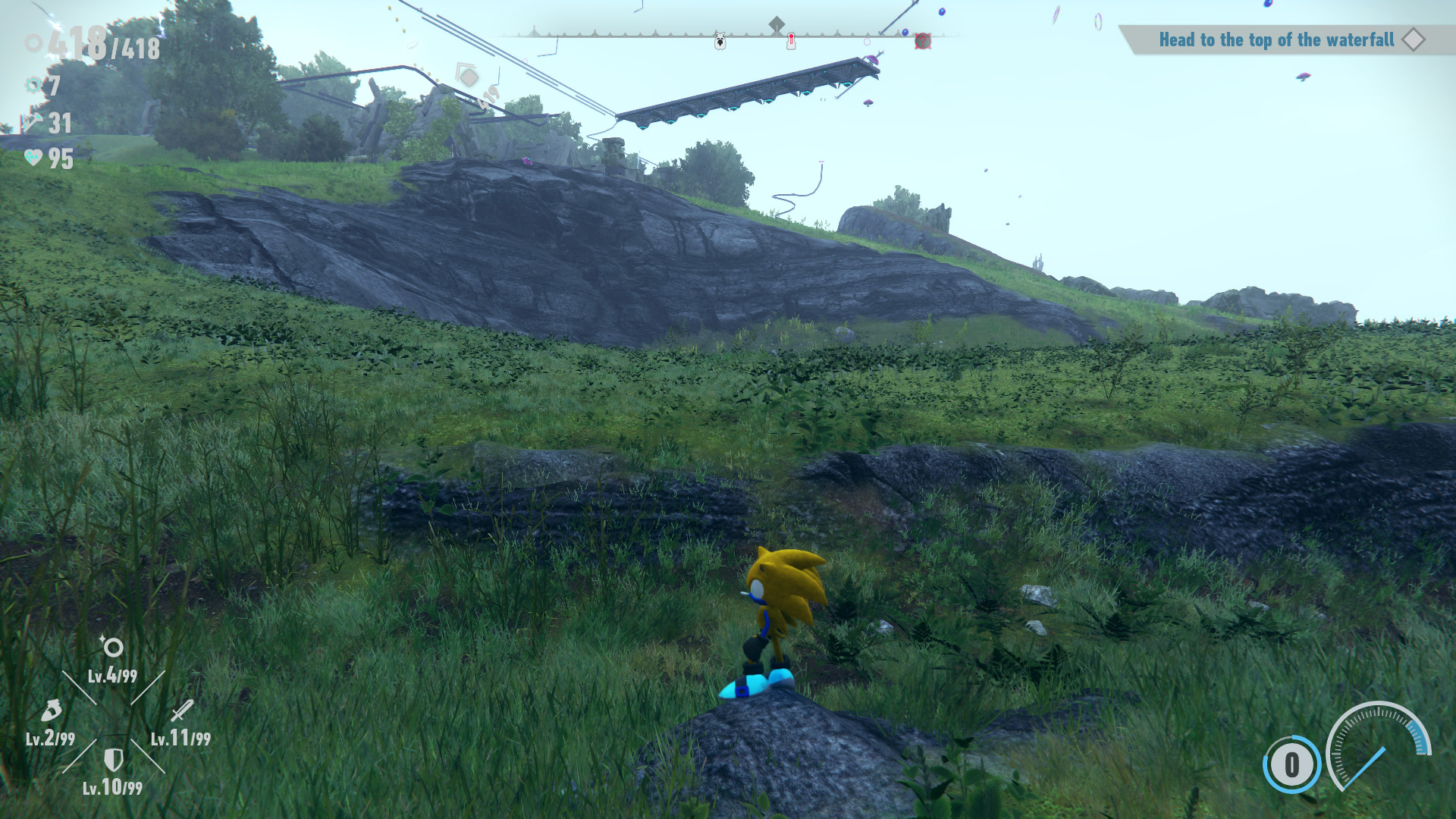The width and height of the screenshot is (1456, 819).
Task: Click the portal key icon beside 31
Action: click(32, 123)
